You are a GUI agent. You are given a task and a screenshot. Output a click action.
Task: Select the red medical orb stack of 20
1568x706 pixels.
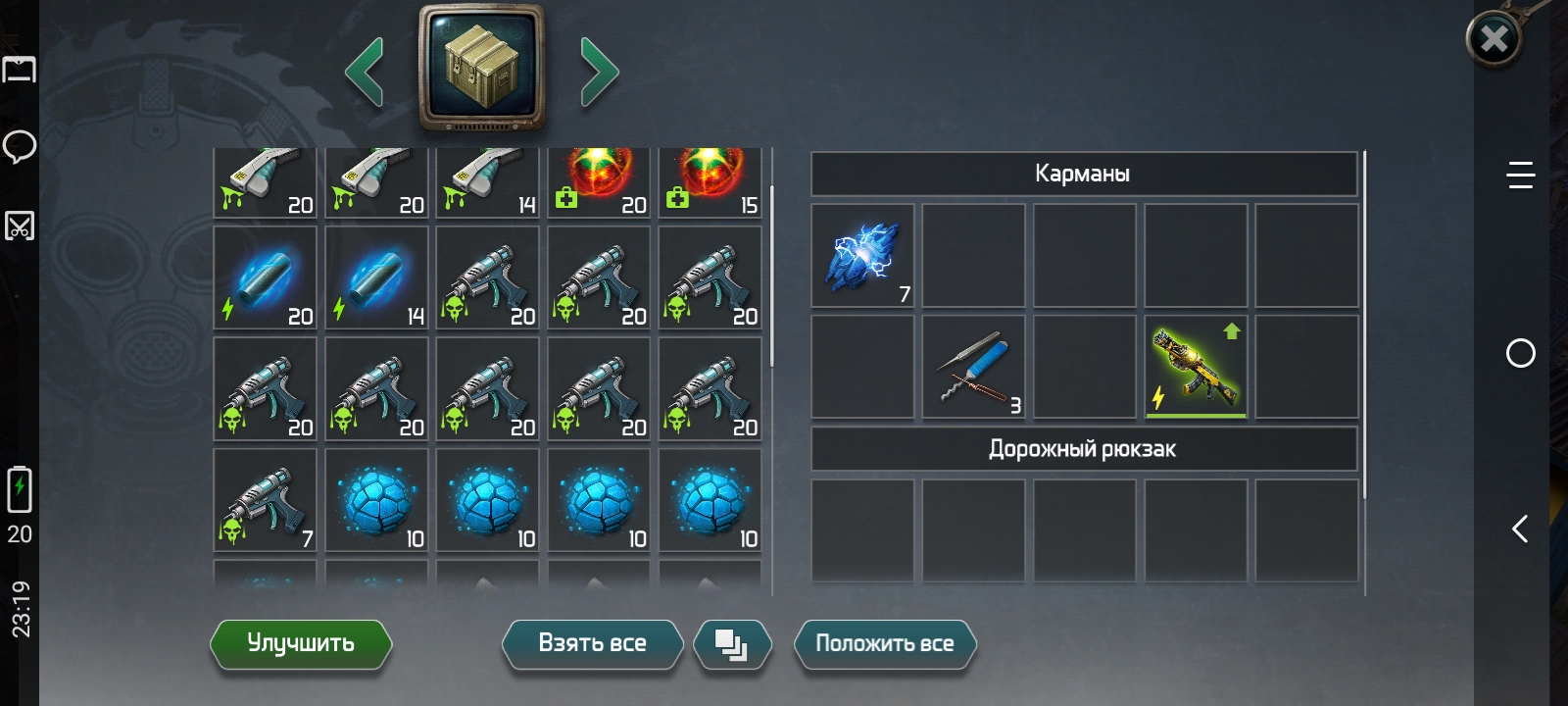pos(599,183)
